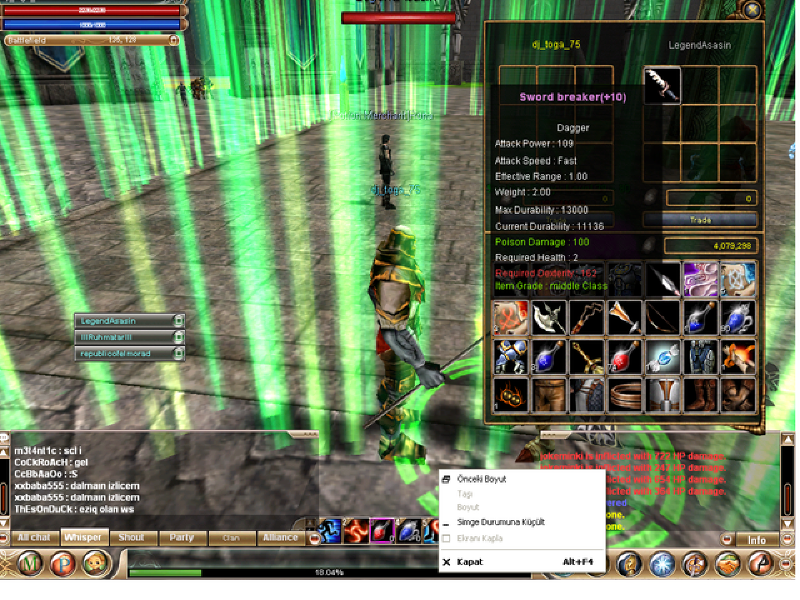Open the Info panel button
This screenshot has height=600, width=800.
pos(757,540)
